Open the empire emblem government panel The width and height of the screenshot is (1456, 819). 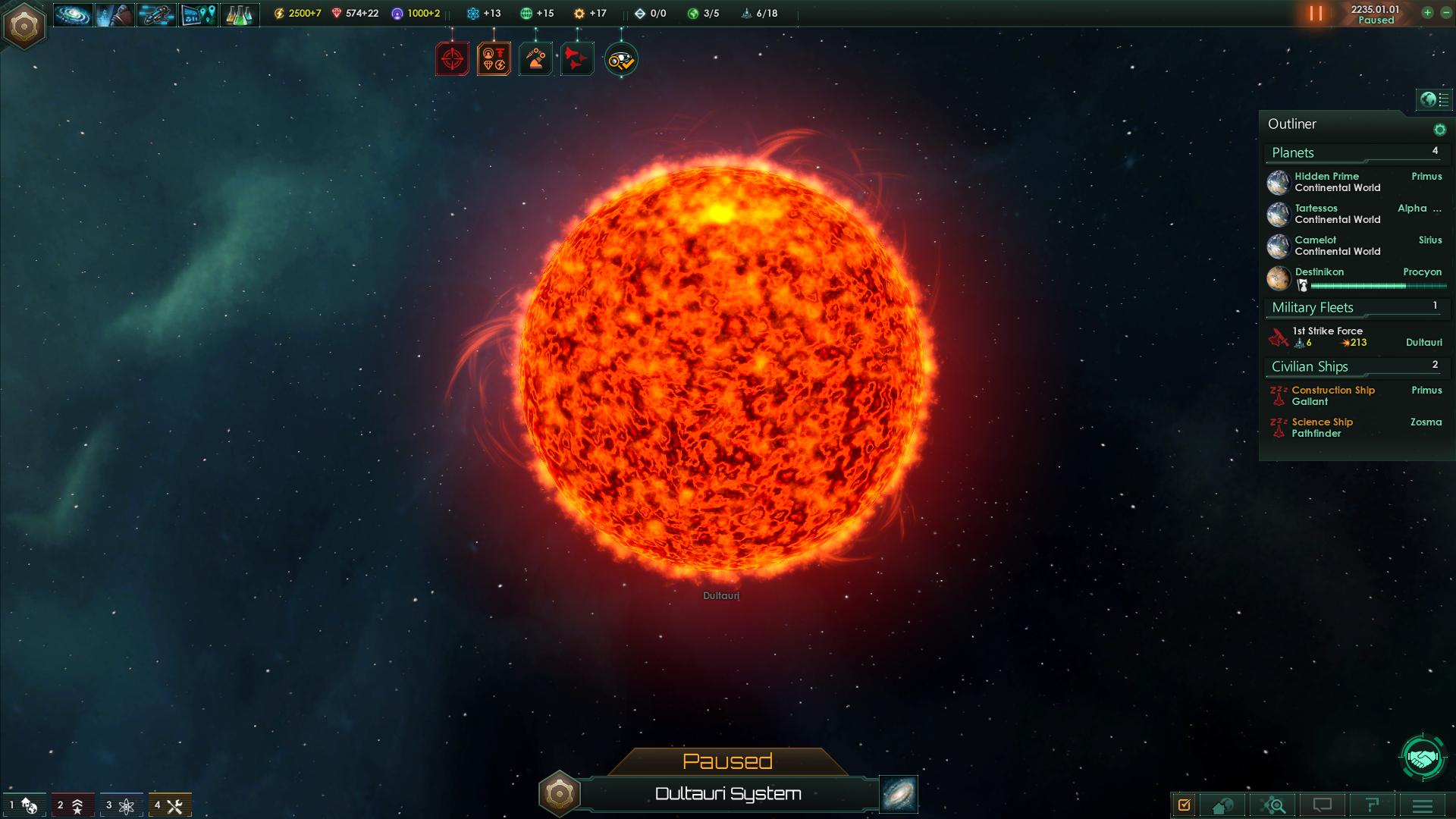[x=24, y=27]
